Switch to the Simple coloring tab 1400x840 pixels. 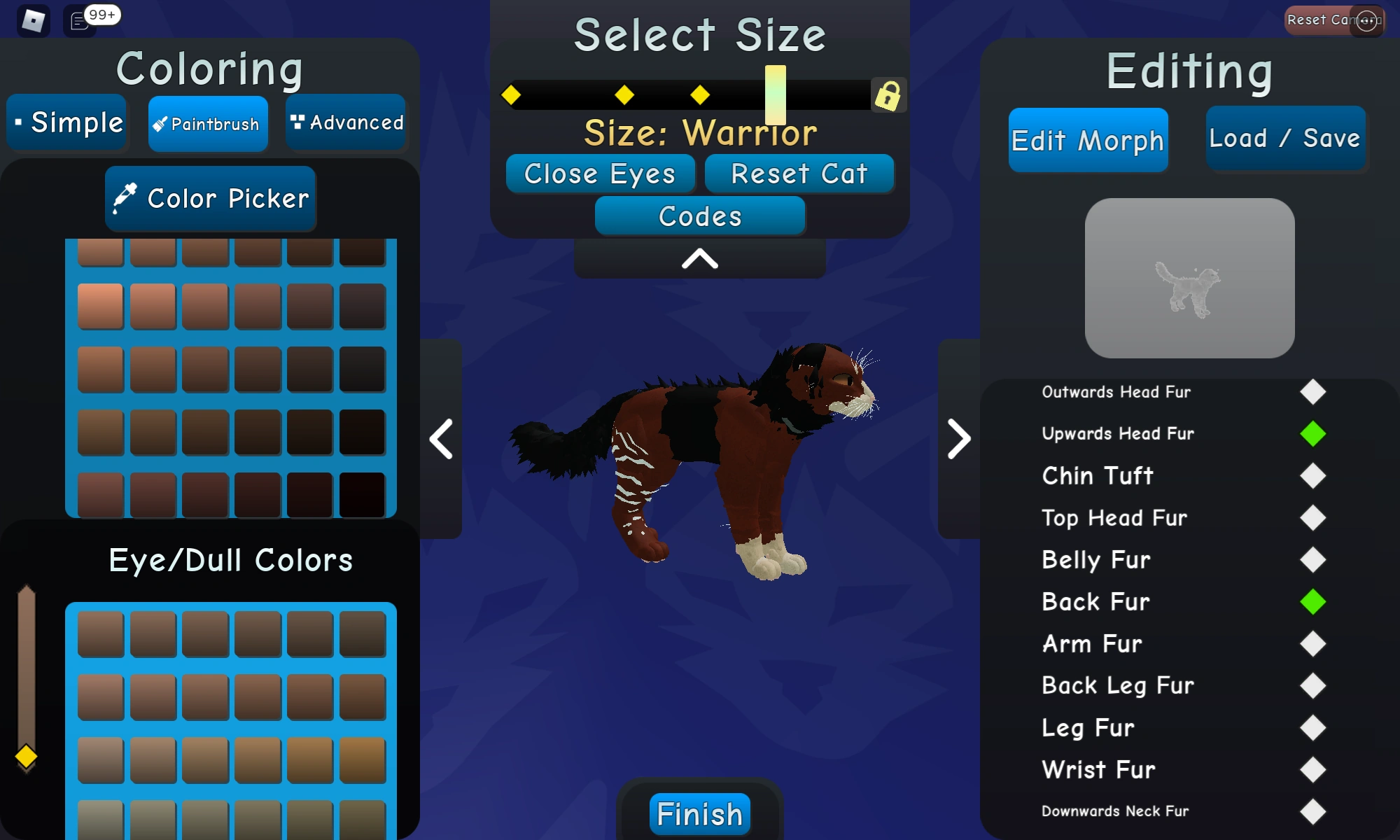(66, 122)
